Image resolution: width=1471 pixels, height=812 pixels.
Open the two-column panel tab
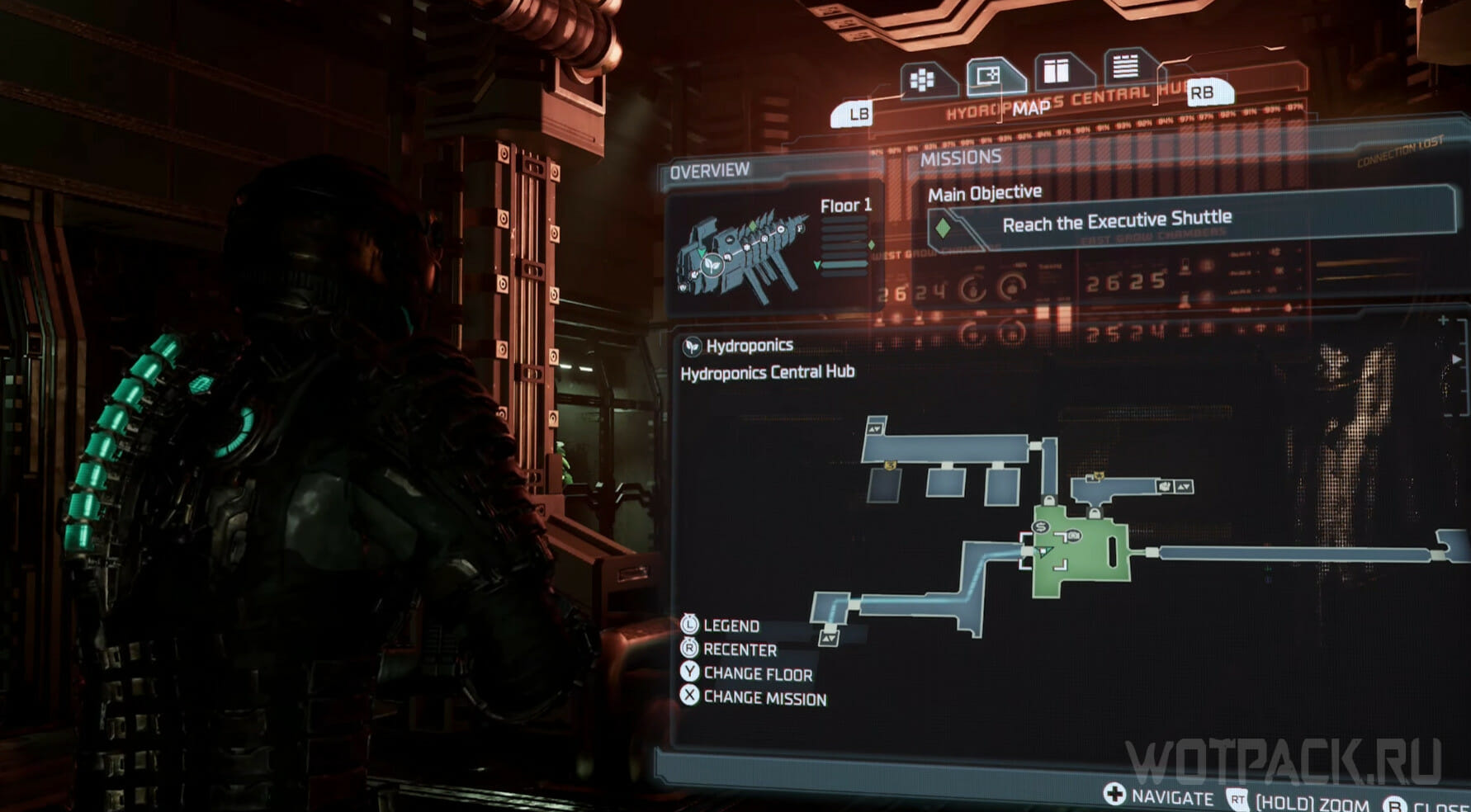[1057, 72]
